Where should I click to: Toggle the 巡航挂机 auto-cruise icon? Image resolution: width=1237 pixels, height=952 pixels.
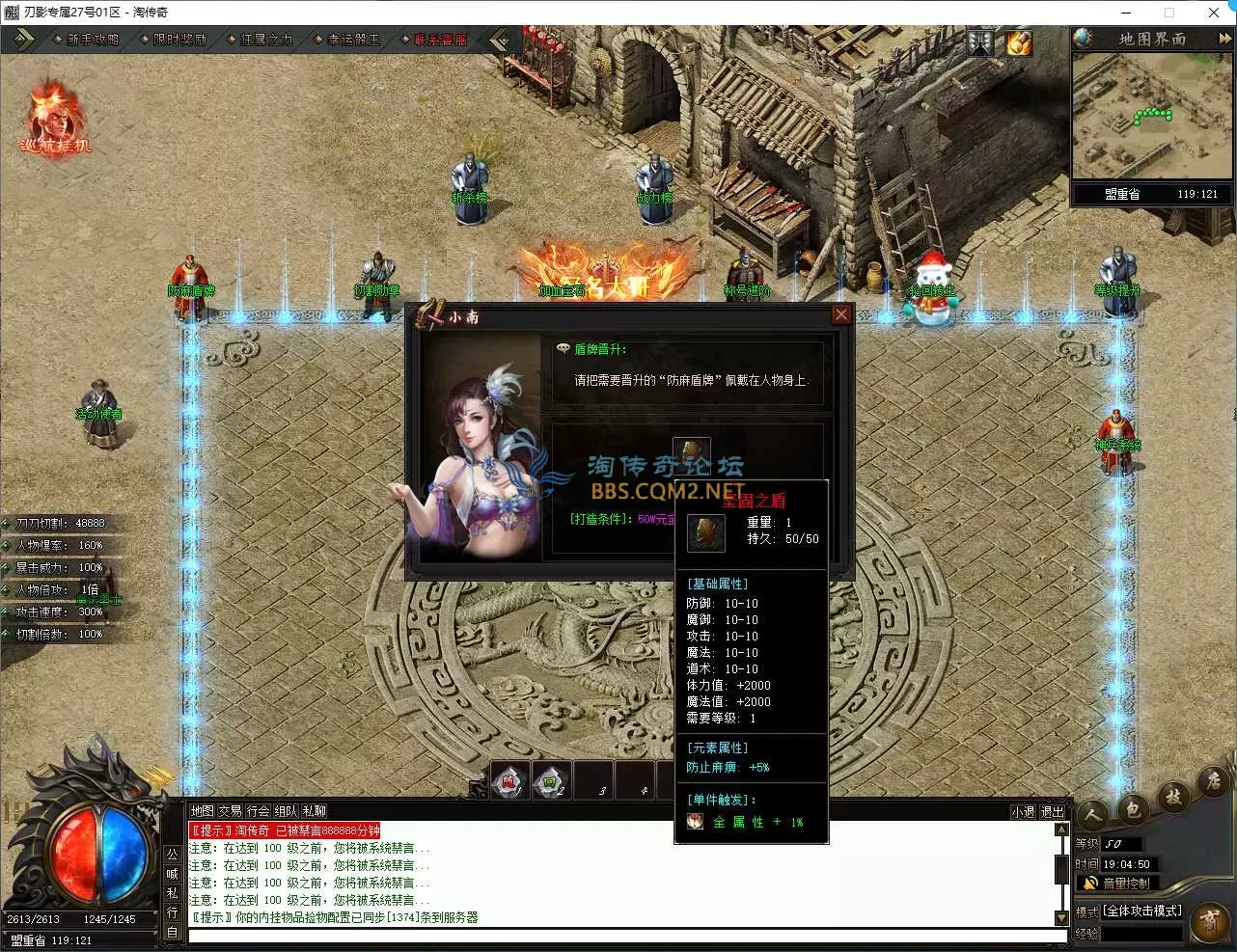point(55,121)
